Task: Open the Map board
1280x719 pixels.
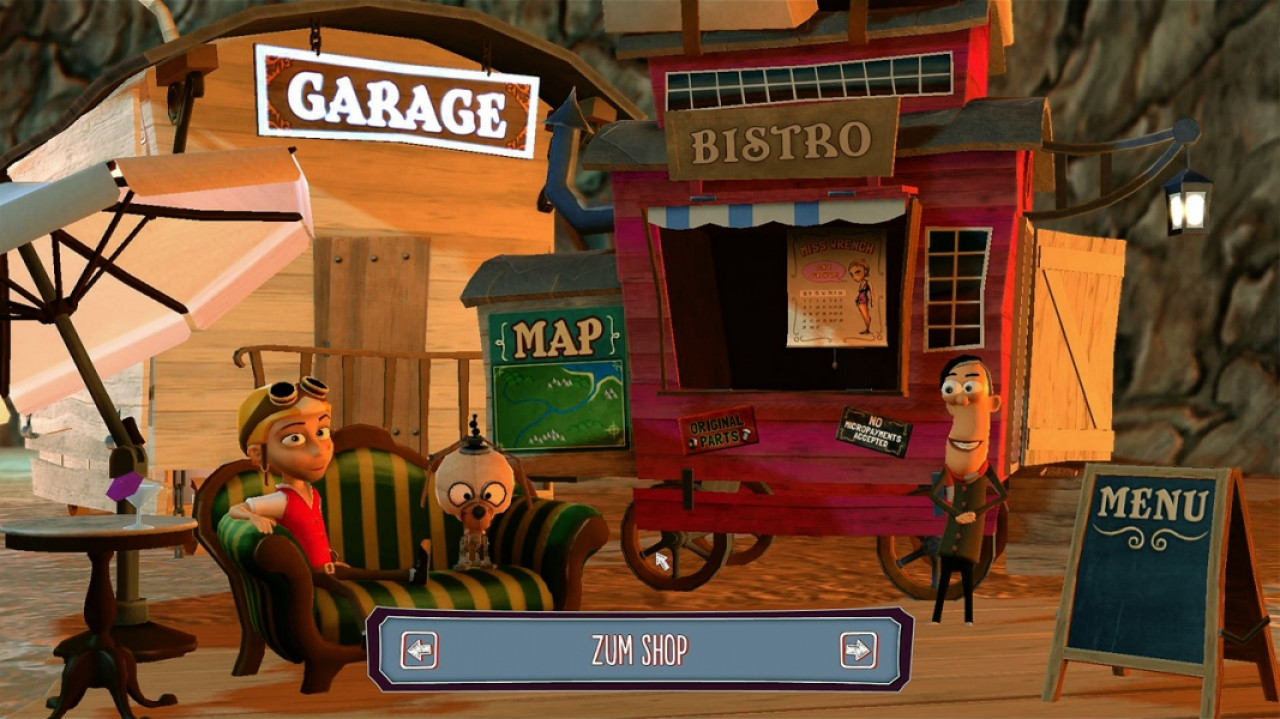Action: pyautogui.click(x=558, y=380)
